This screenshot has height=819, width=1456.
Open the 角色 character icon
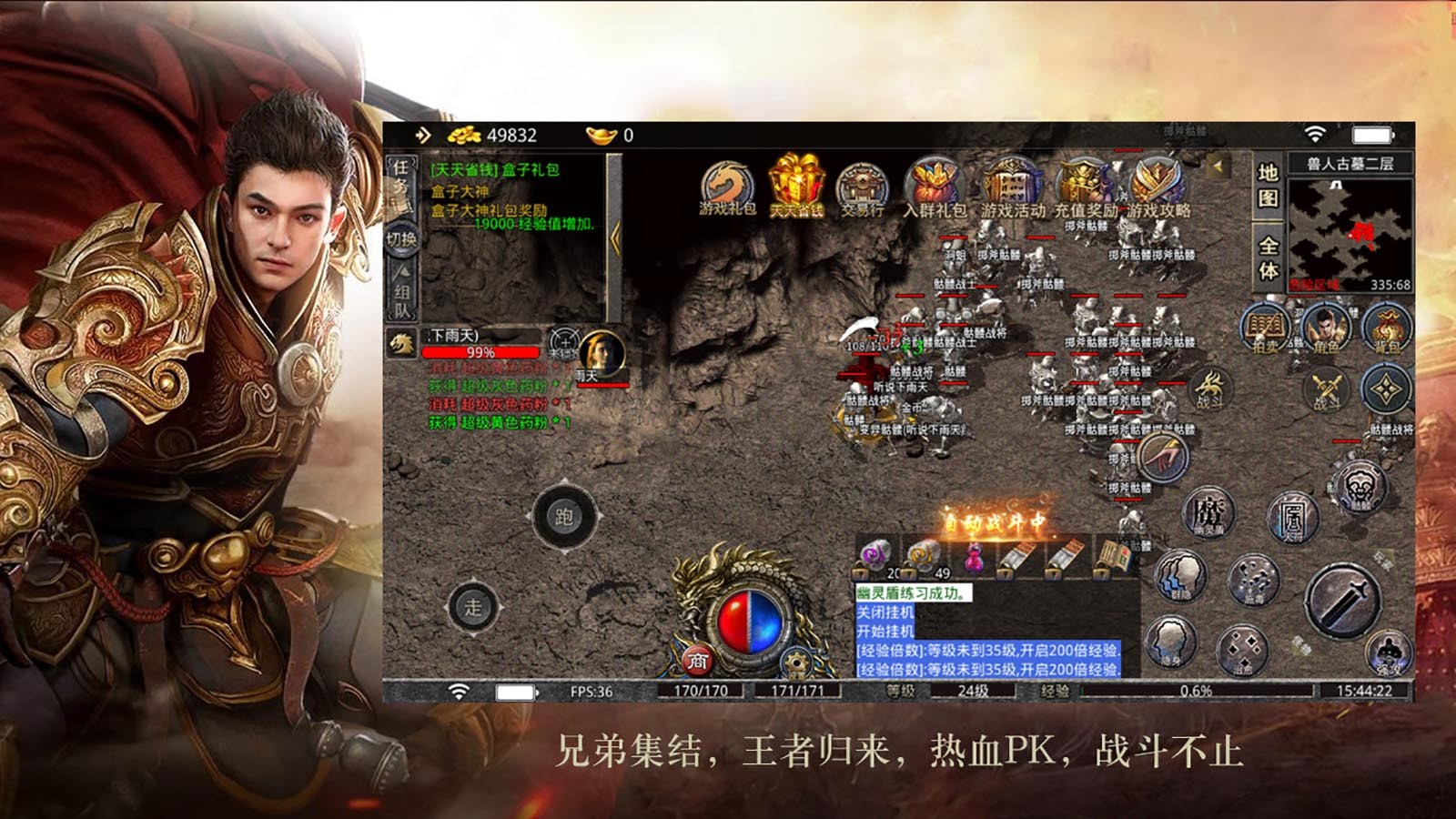tap(1327, 330)
